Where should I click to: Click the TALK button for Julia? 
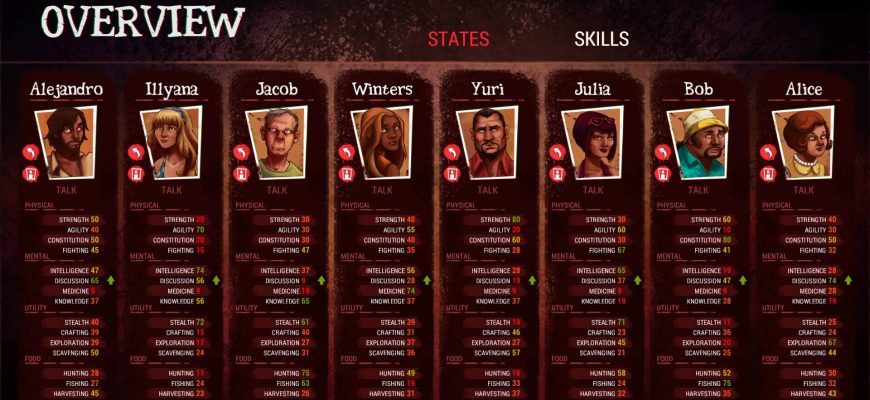593,189
